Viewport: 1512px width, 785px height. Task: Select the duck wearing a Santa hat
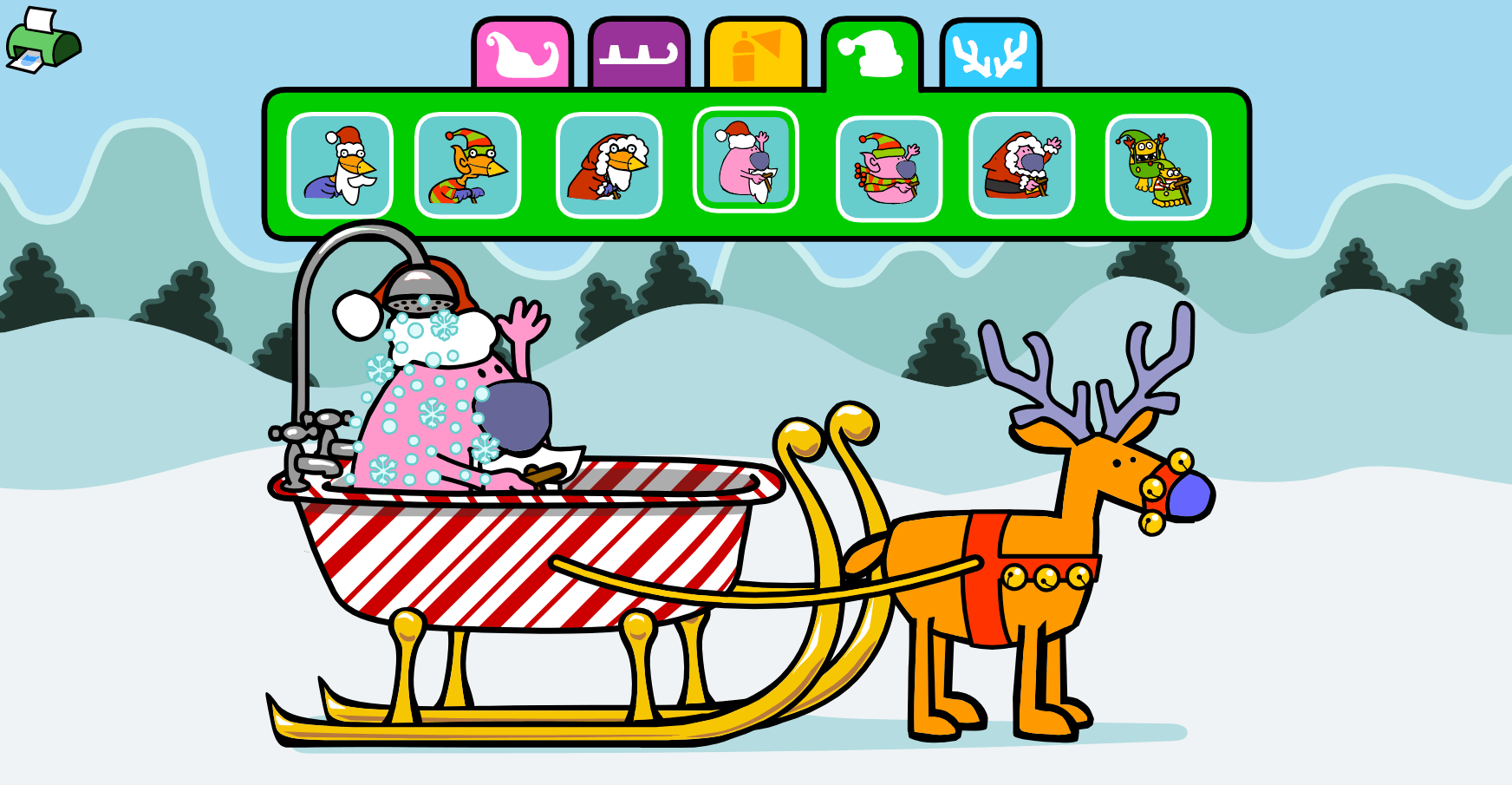[x=340, y=166]
